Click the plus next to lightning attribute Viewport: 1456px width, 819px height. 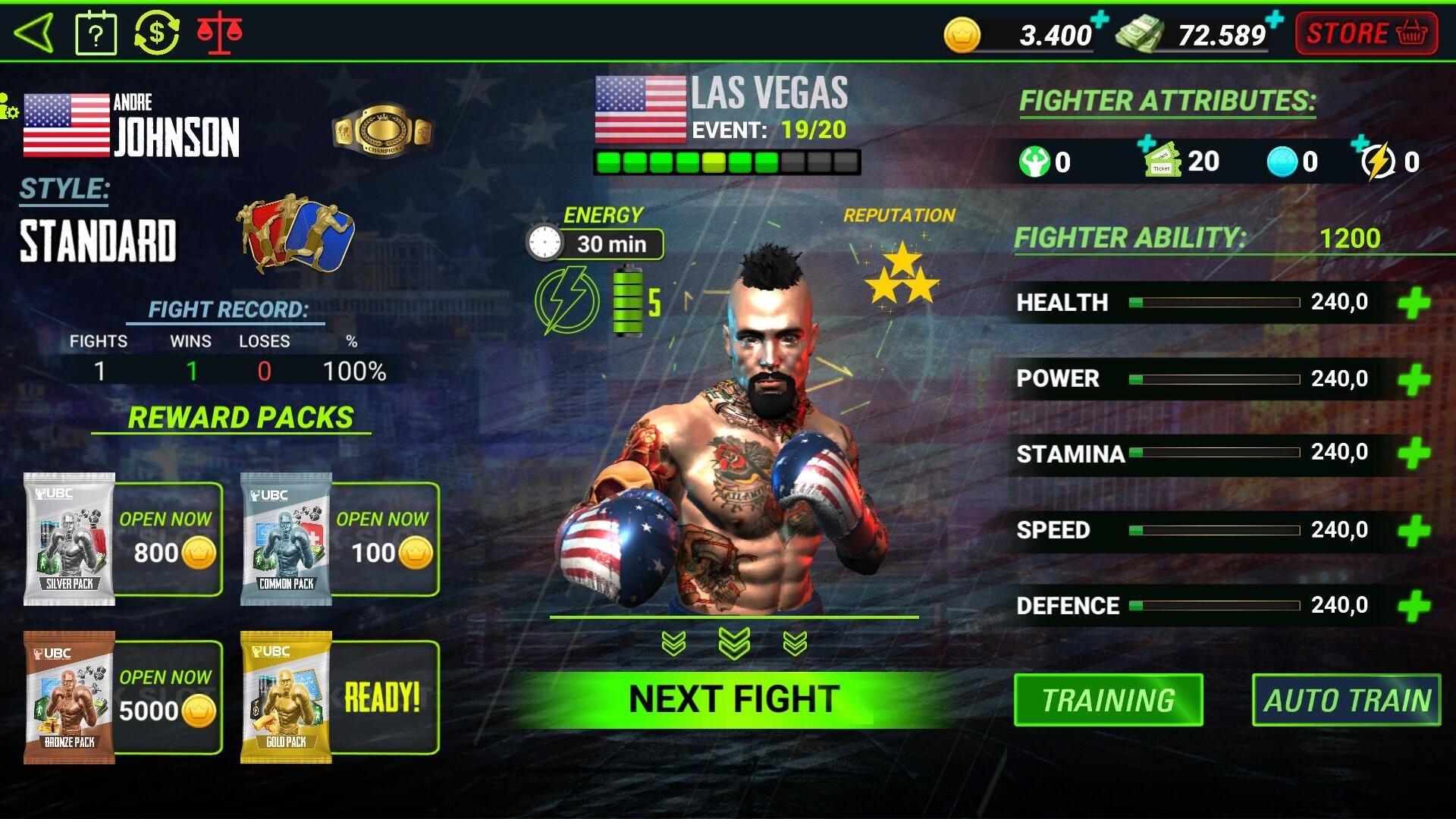click(x=1361, y=140)
